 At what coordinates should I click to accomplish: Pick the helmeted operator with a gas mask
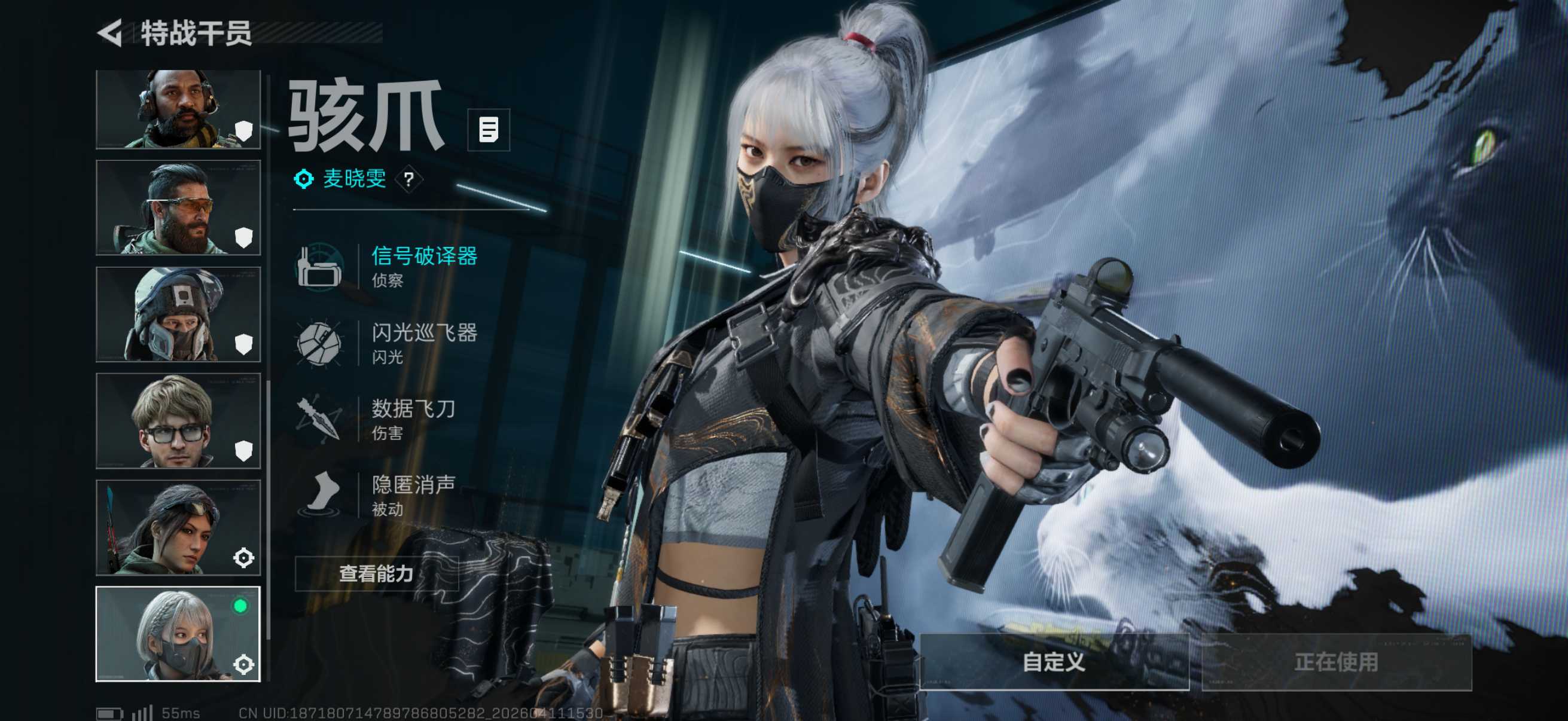point(178,314)
